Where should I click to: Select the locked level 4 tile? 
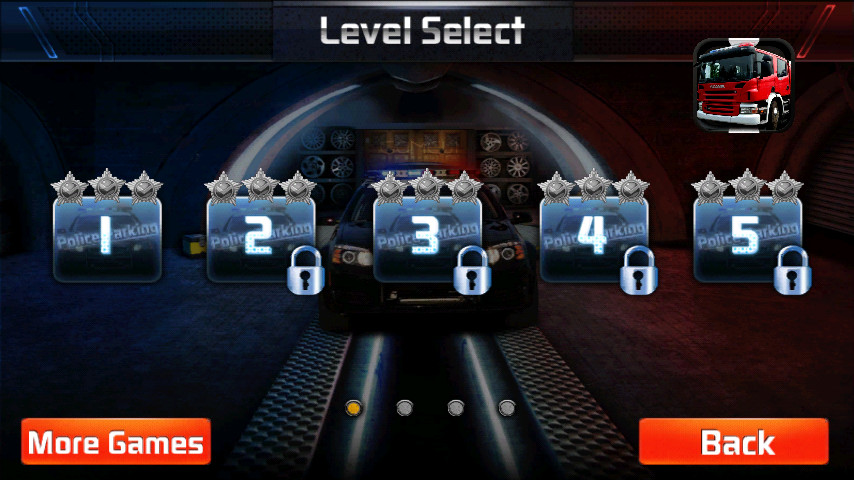pos(594,238)
